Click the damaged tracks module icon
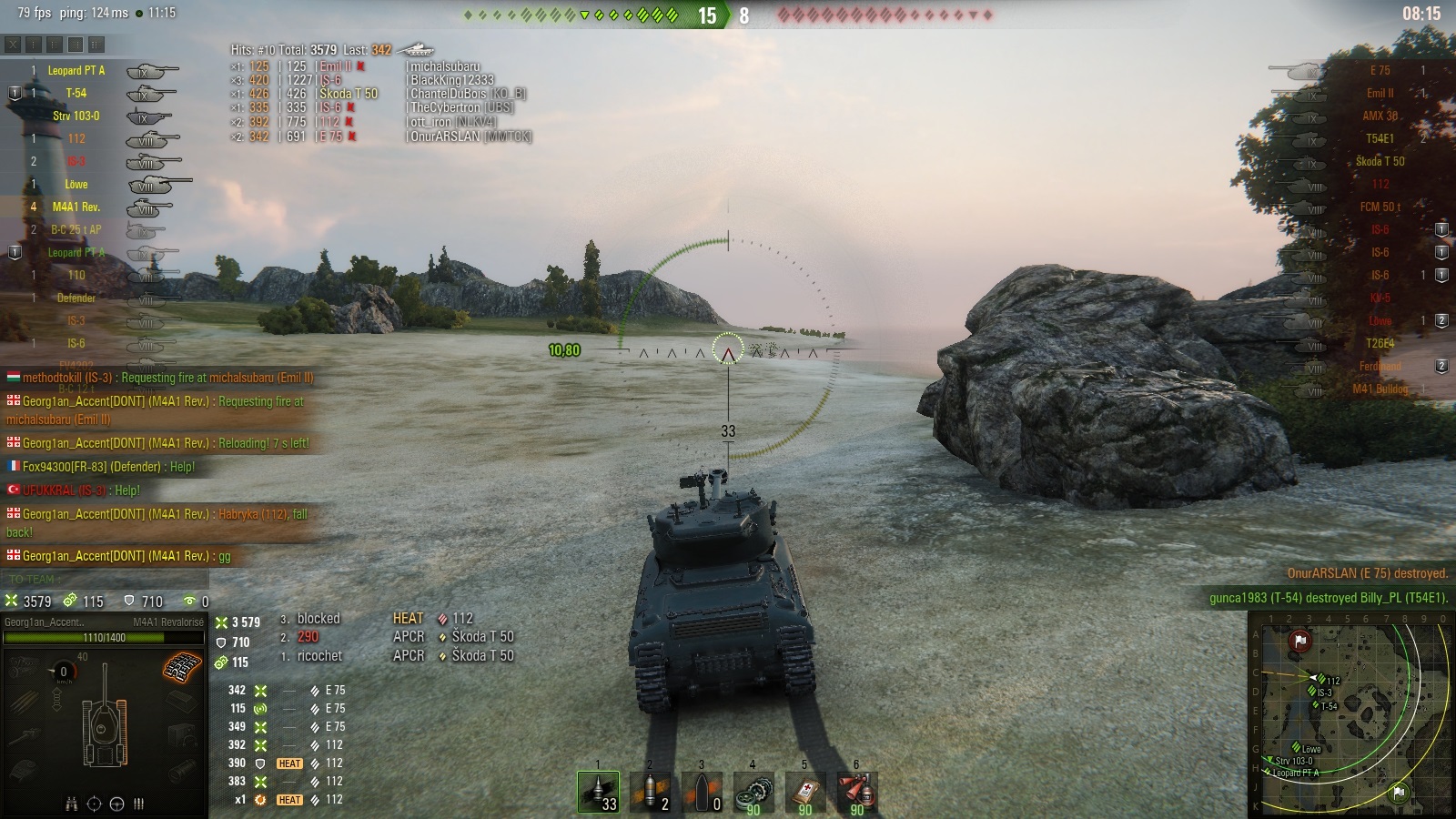 [182, 667]
